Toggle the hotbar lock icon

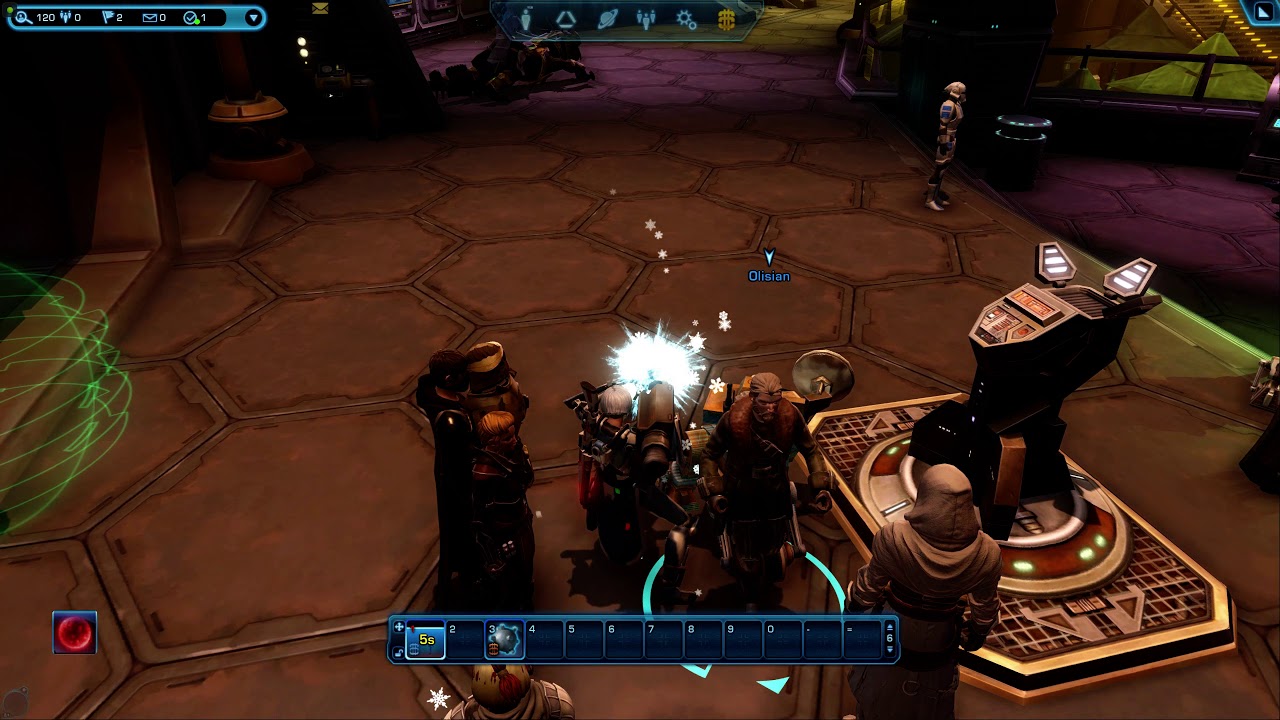(399, 652)
